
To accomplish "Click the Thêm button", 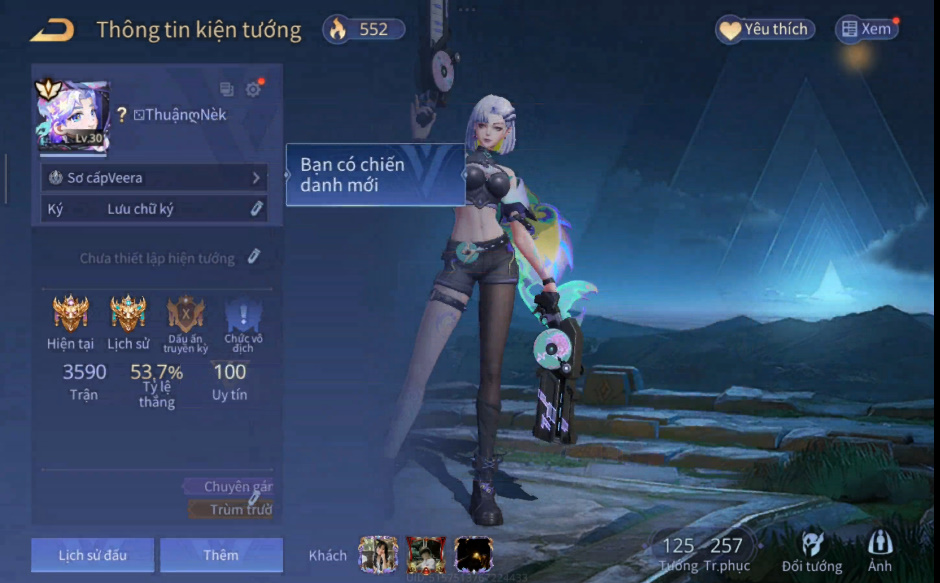I will click(221, 555).
